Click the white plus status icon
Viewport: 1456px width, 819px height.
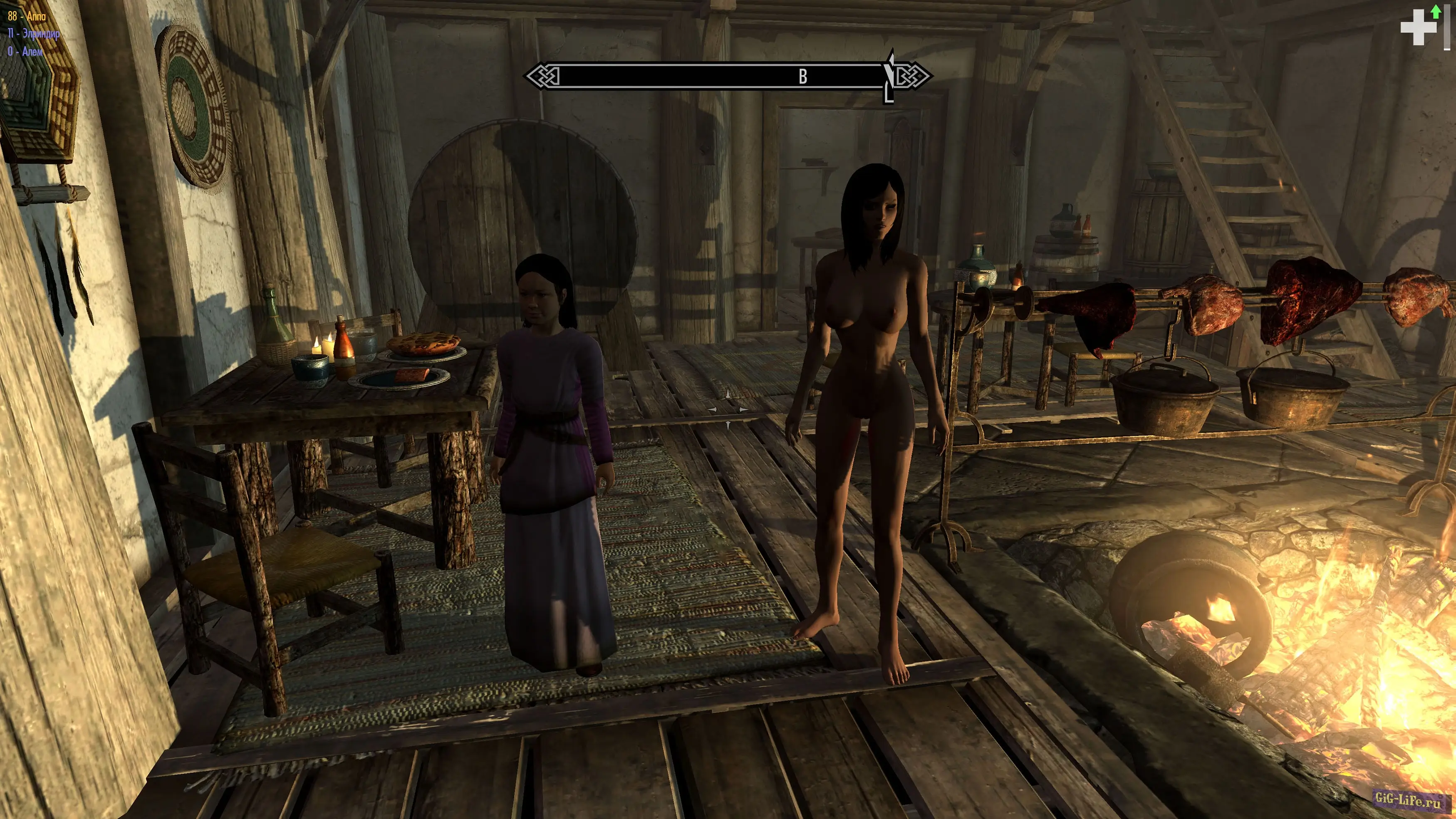[x=1418, y=27]
